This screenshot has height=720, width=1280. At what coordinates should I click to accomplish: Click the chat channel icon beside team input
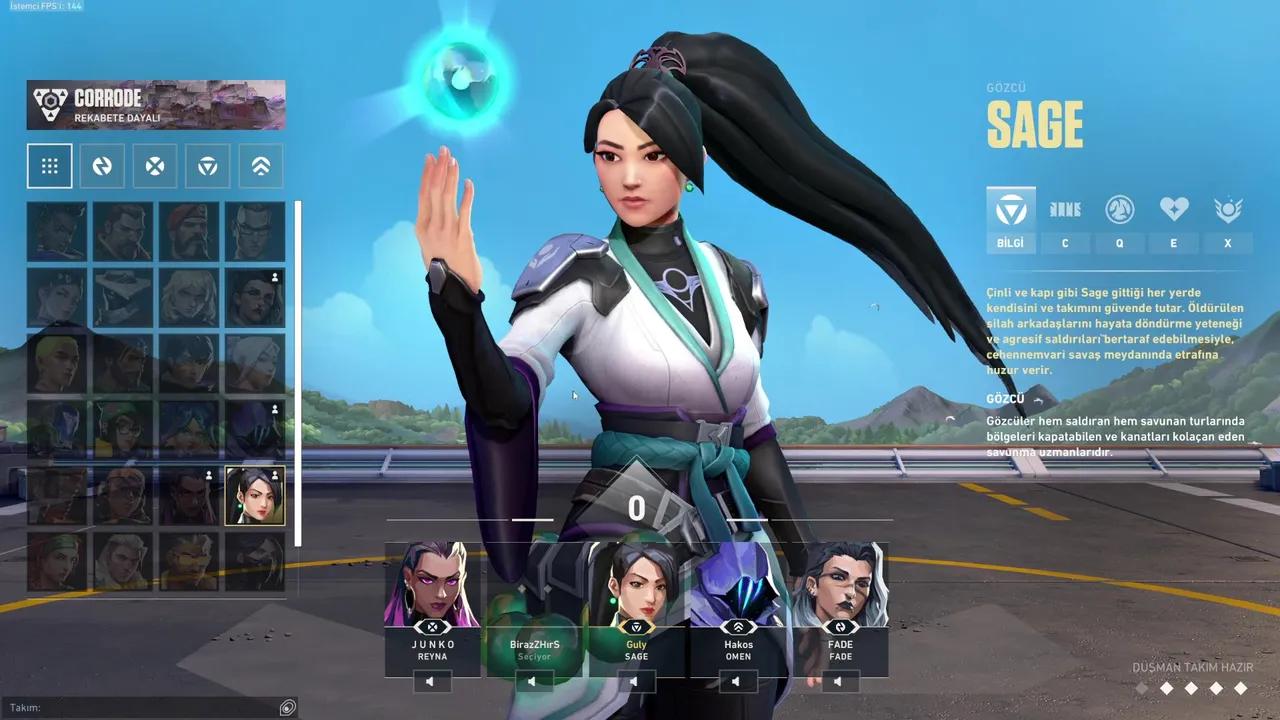pyautogui.click(x=288, y=707)
